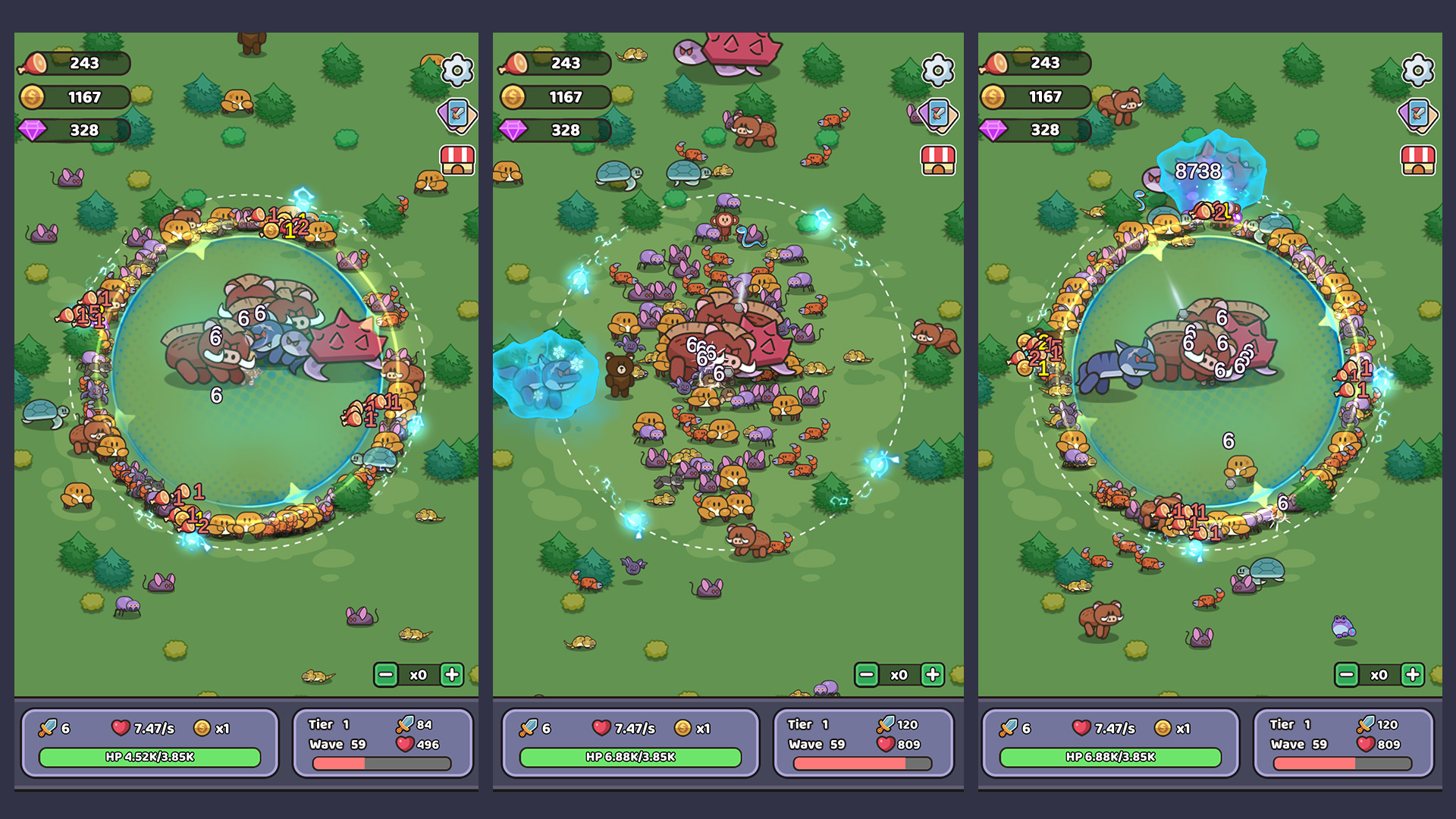The image size is (1456, 819).
Task: Click the Wave 59 progress bar
Action: click(383, 764)
